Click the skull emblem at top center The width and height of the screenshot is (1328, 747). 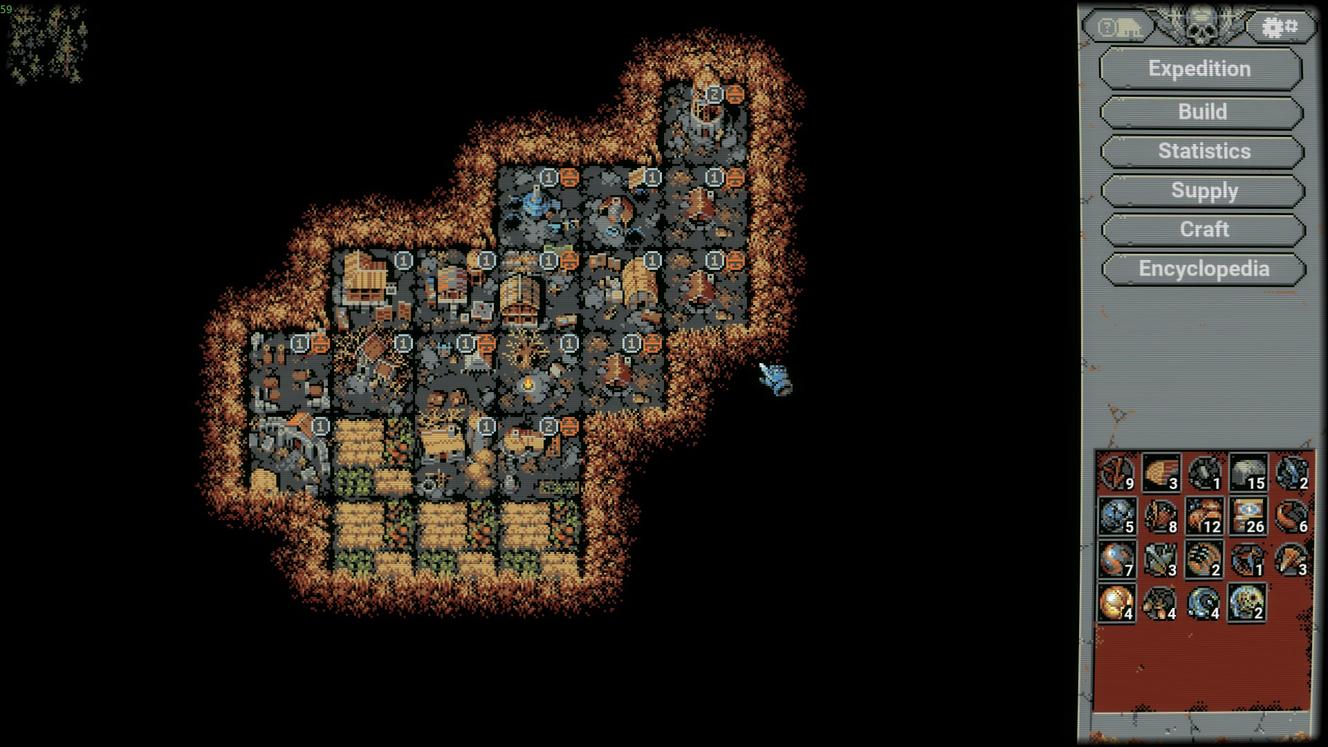coord(1200,22)
